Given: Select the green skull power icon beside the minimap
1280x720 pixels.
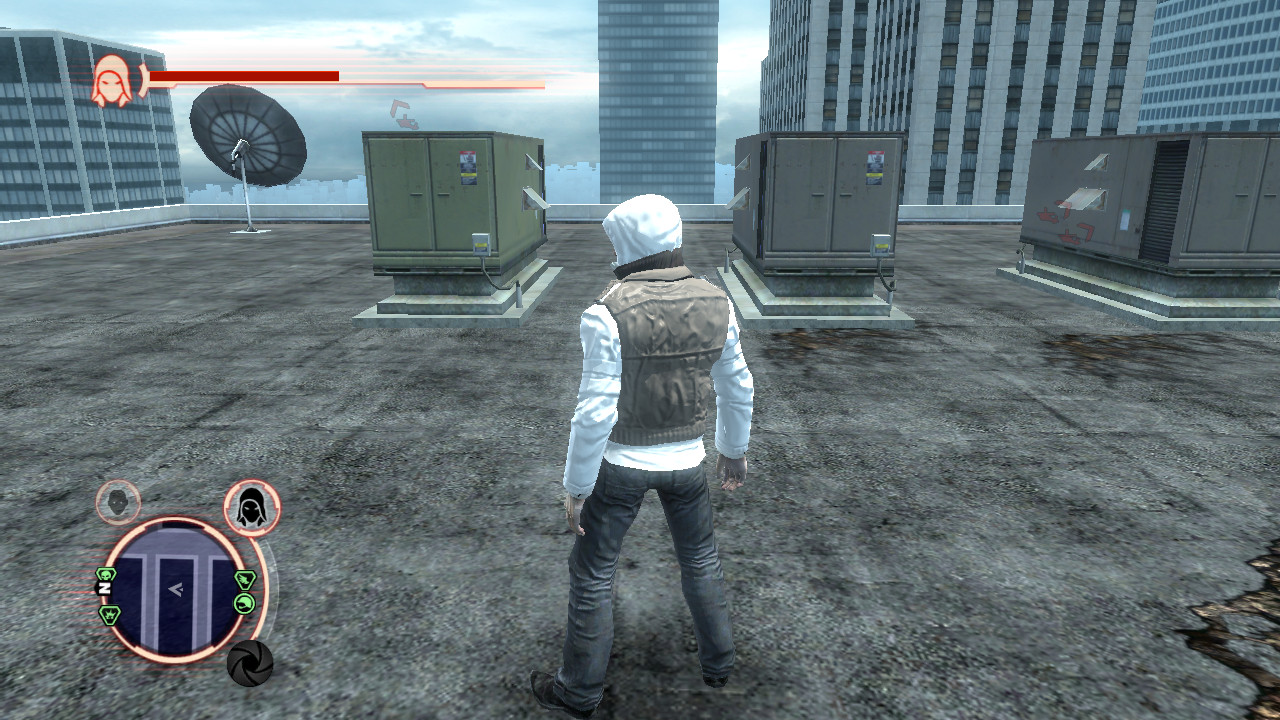Looking at the screenshot, I should (x=106, y=576).
